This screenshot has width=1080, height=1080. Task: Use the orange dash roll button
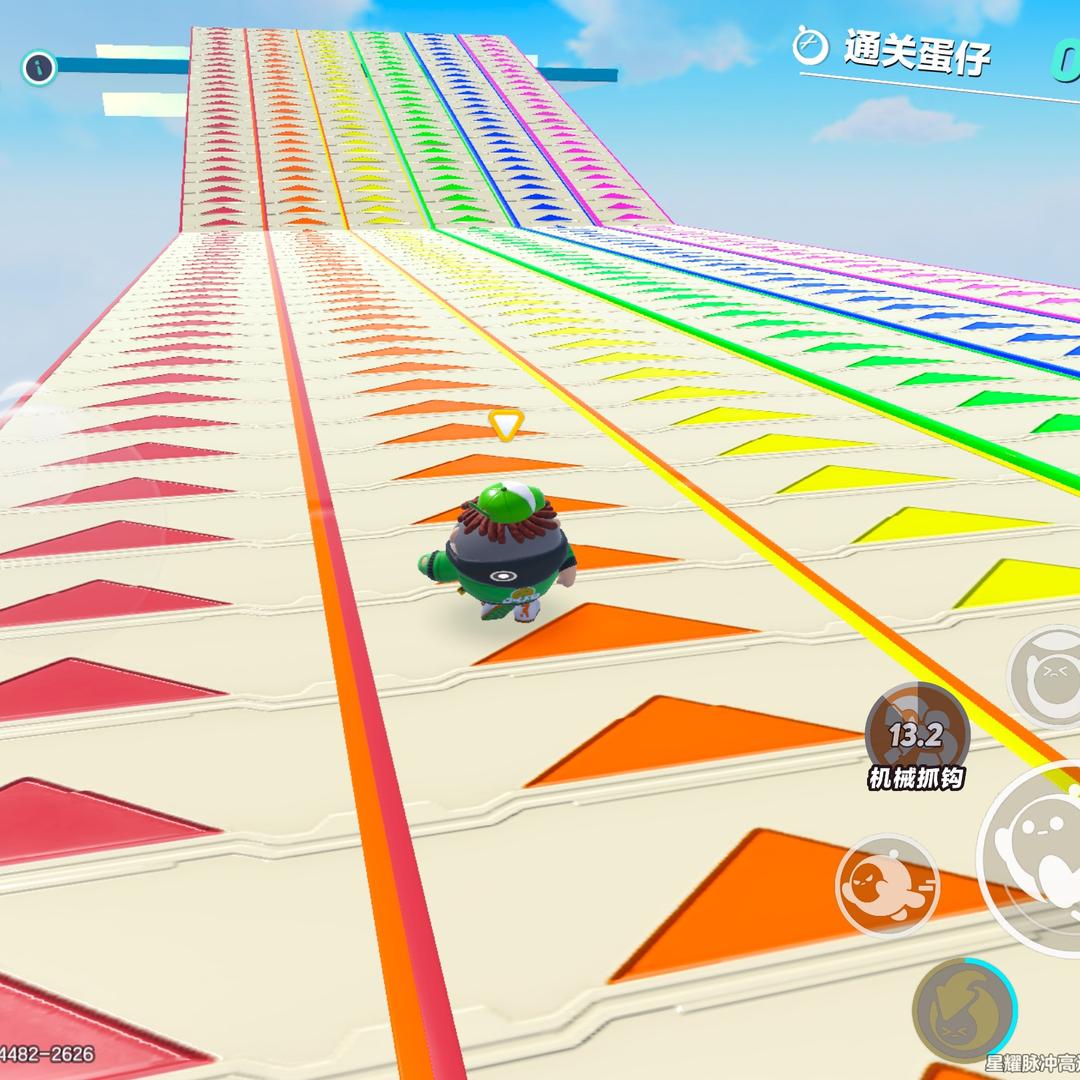click(x=887, y=885)
